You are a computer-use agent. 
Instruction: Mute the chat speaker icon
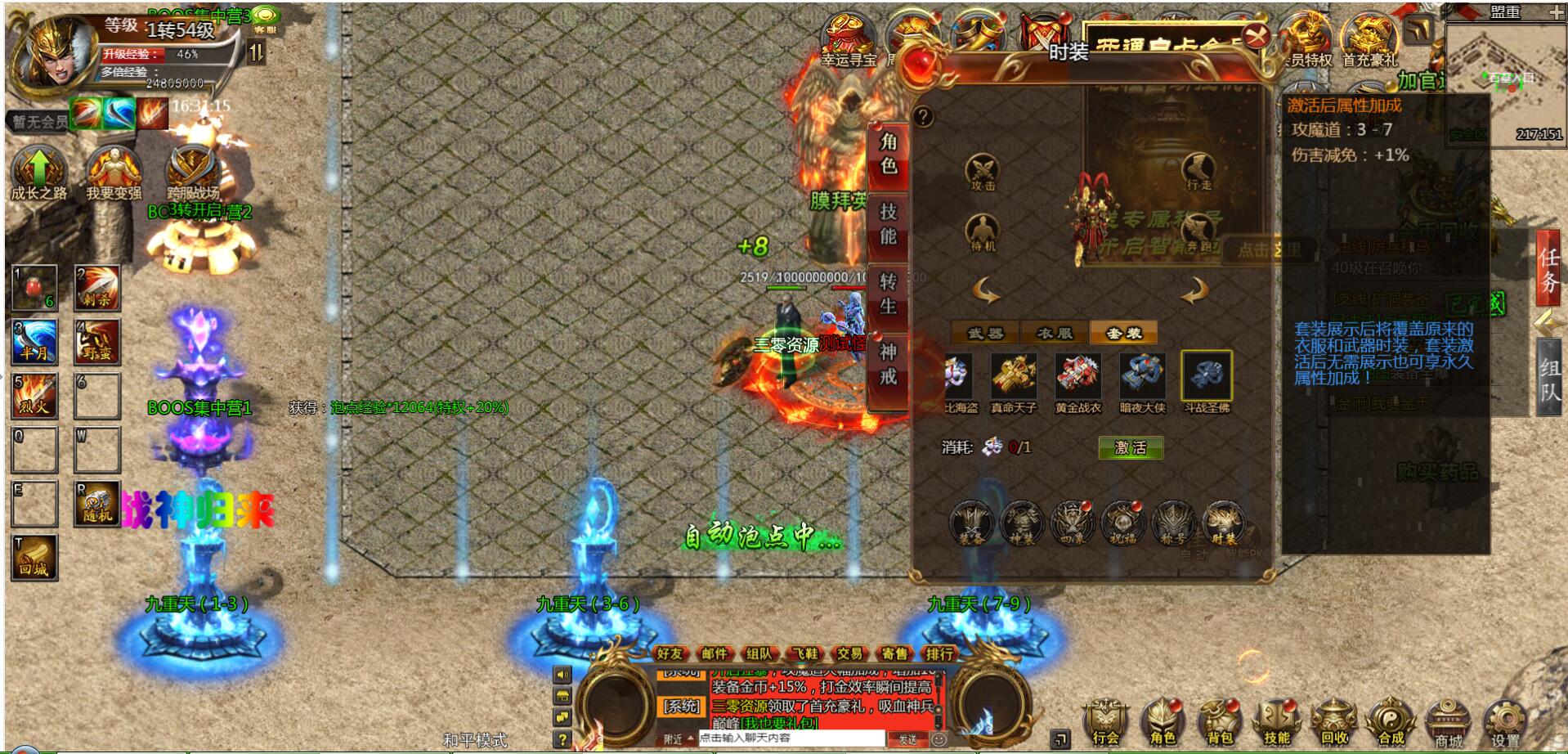click(x=562, y=675)
